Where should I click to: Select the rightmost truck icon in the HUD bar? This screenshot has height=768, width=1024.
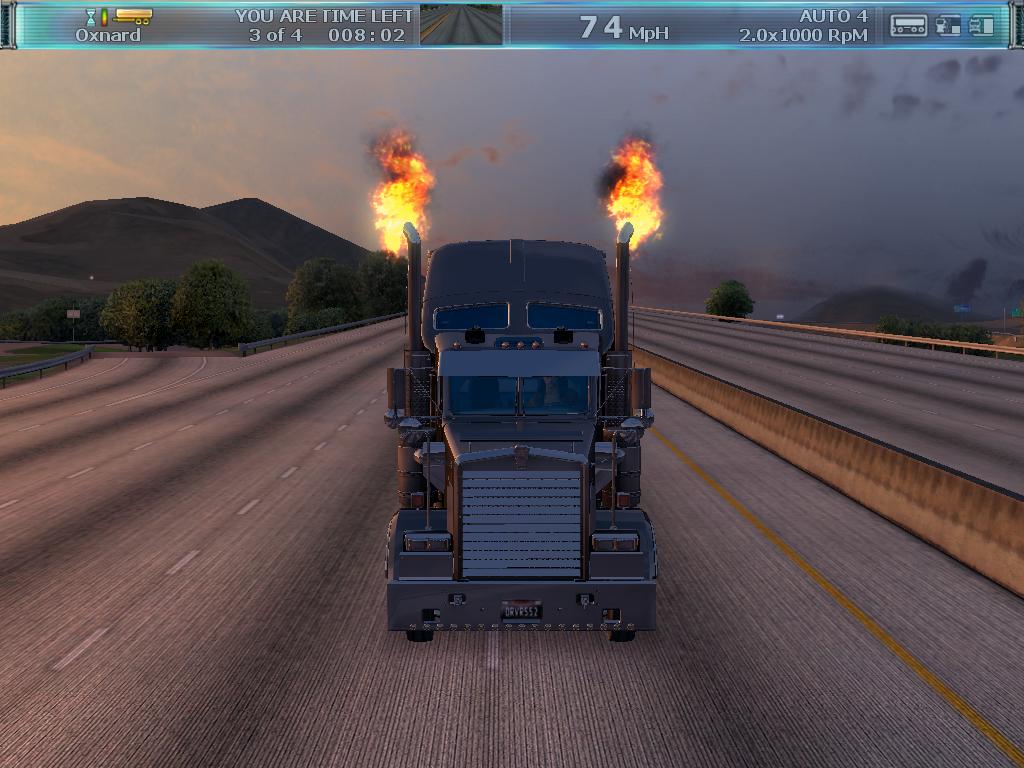(982, 26)
